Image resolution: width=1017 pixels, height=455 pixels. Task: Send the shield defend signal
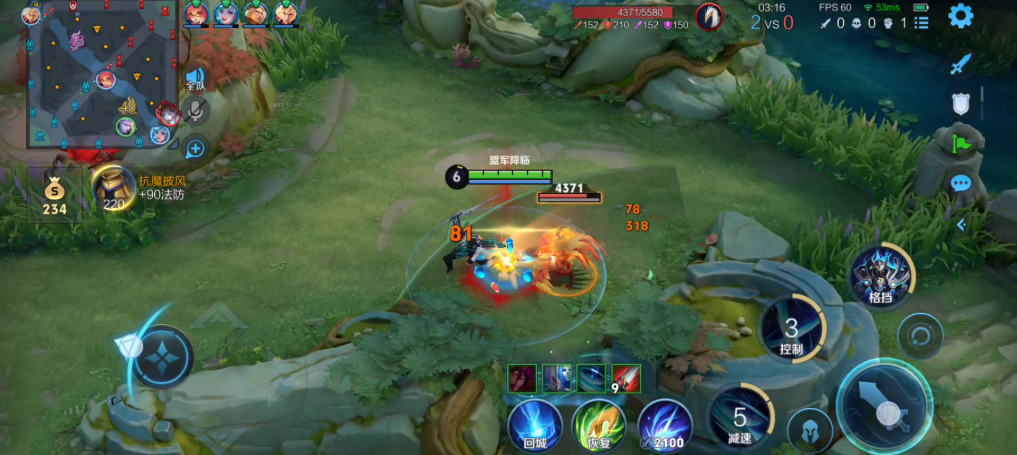pyautogui.click(x=960, y=103)
